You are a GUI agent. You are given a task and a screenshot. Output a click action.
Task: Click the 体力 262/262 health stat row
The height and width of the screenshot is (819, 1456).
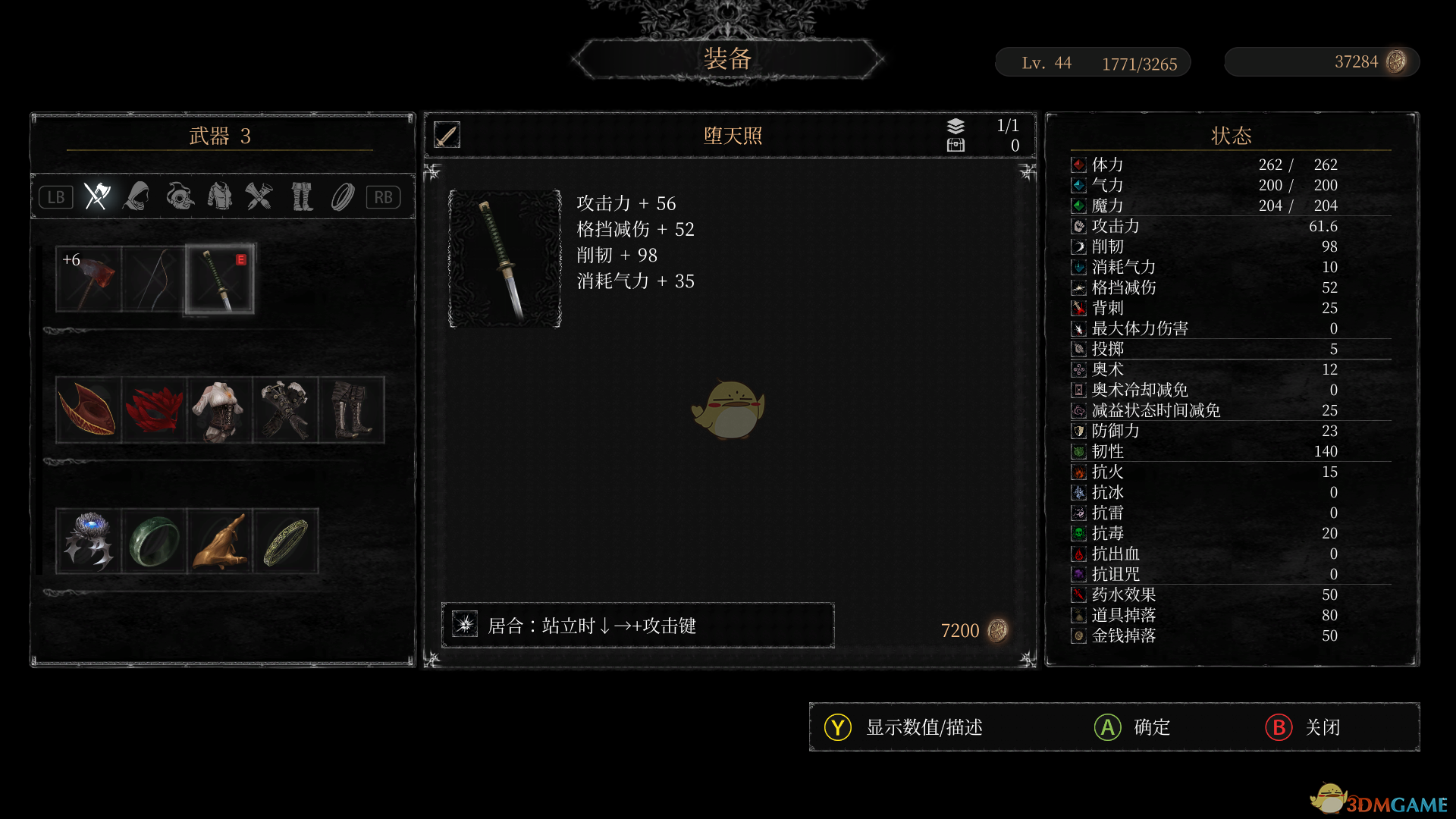click(x=1206, y=165)
